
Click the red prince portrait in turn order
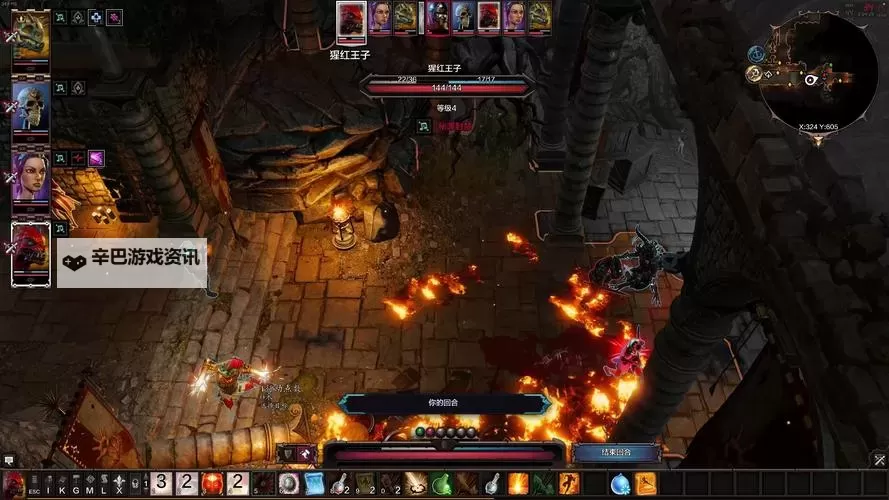(350, 18)
